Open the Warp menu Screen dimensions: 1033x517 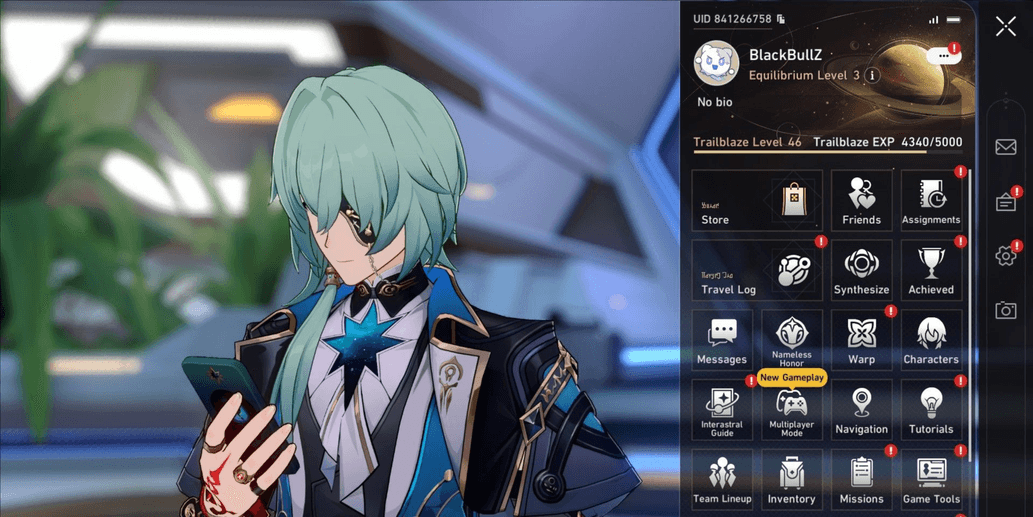tap(861, 341)
